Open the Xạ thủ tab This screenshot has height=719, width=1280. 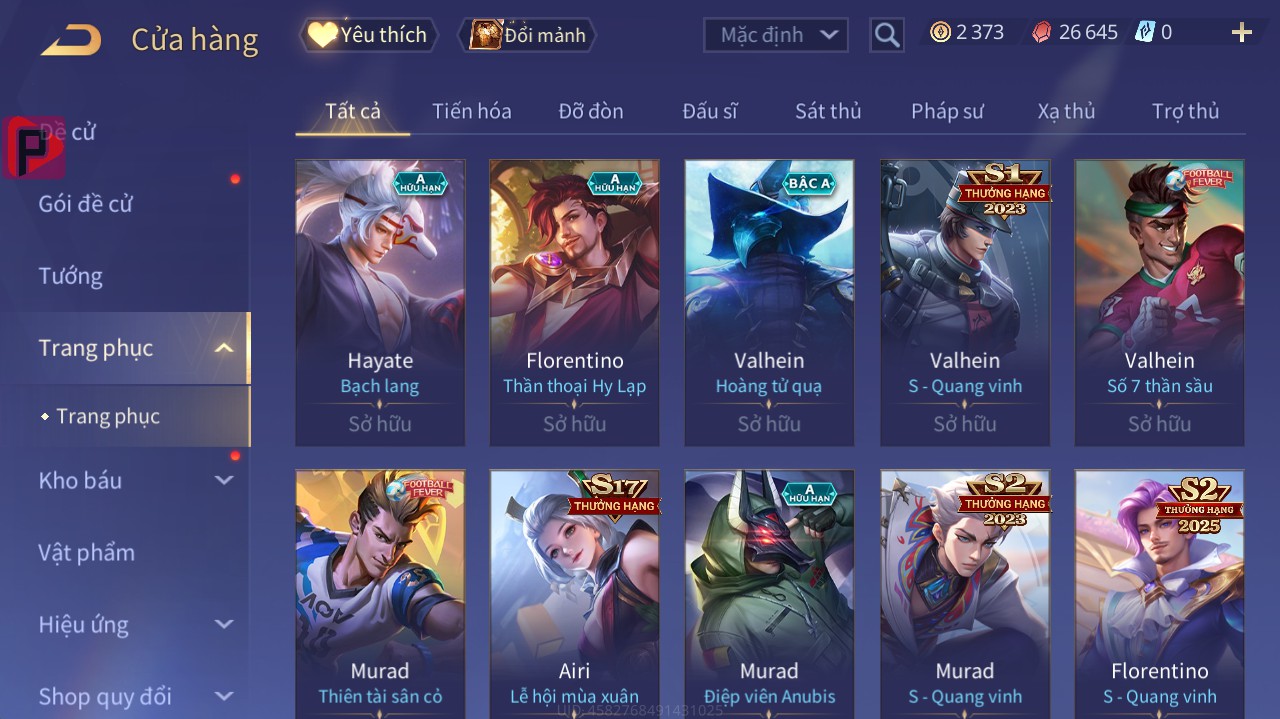(x=1066, y=111)
